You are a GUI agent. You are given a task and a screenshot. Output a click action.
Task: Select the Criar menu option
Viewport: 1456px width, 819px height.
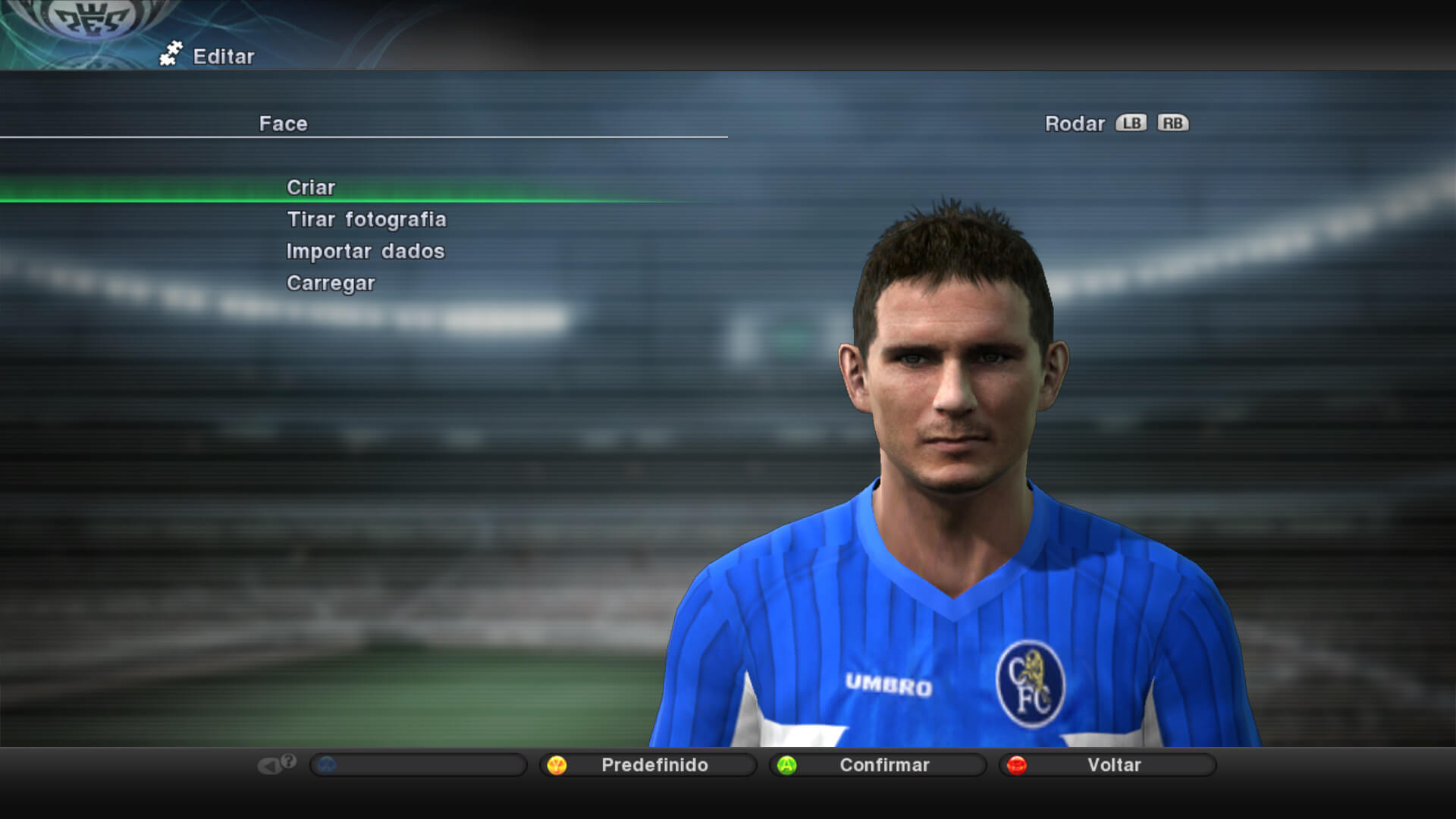point(311,187)
